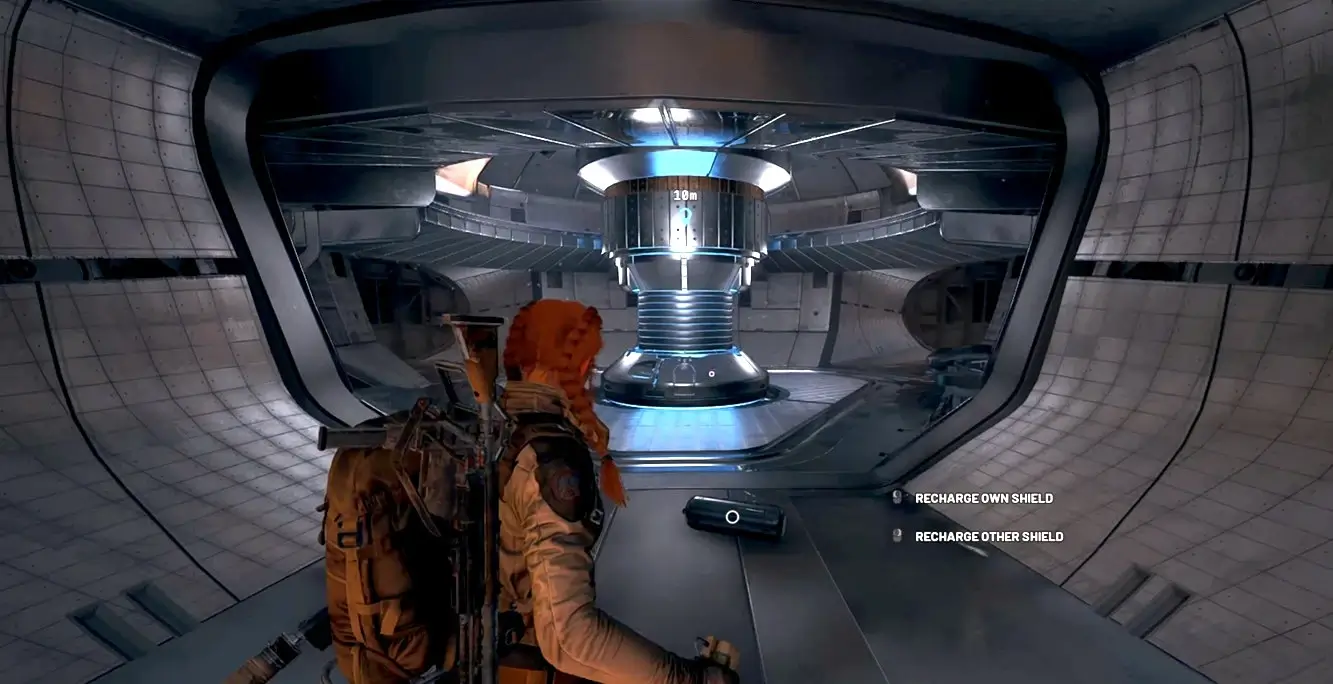This screenshot has height=684, width=1333.
Task: Select the Recharge Other Shield option
Action: (988, 537)
